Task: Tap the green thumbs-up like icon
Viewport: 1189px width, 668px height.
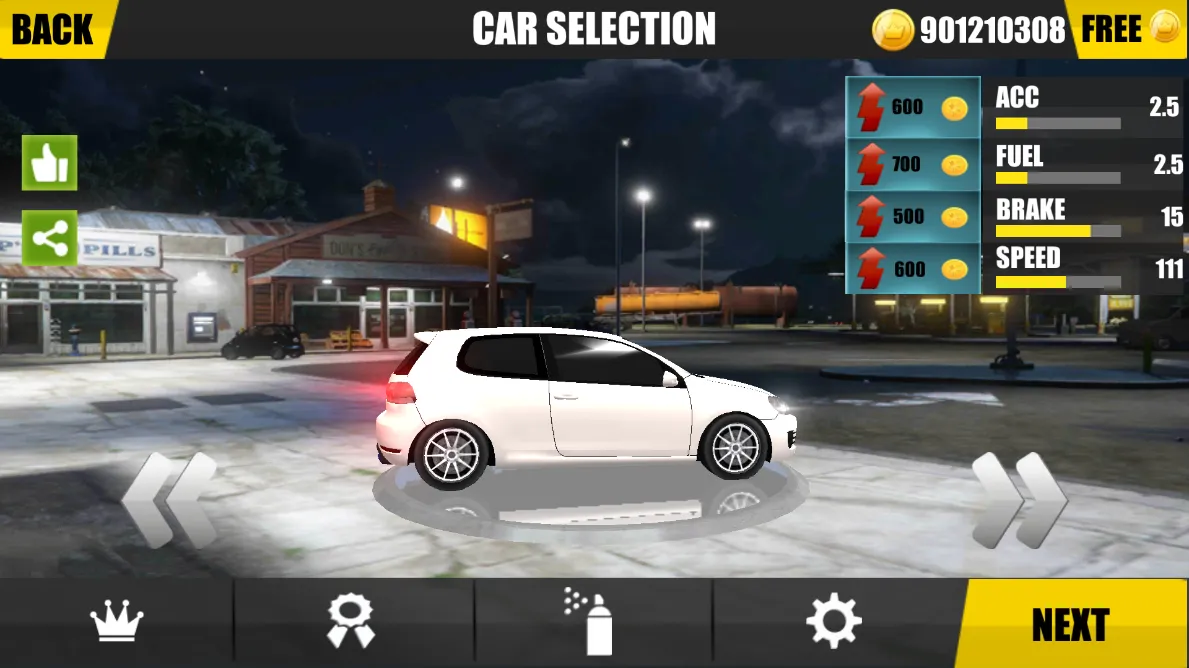Action: tap(50, 163)
